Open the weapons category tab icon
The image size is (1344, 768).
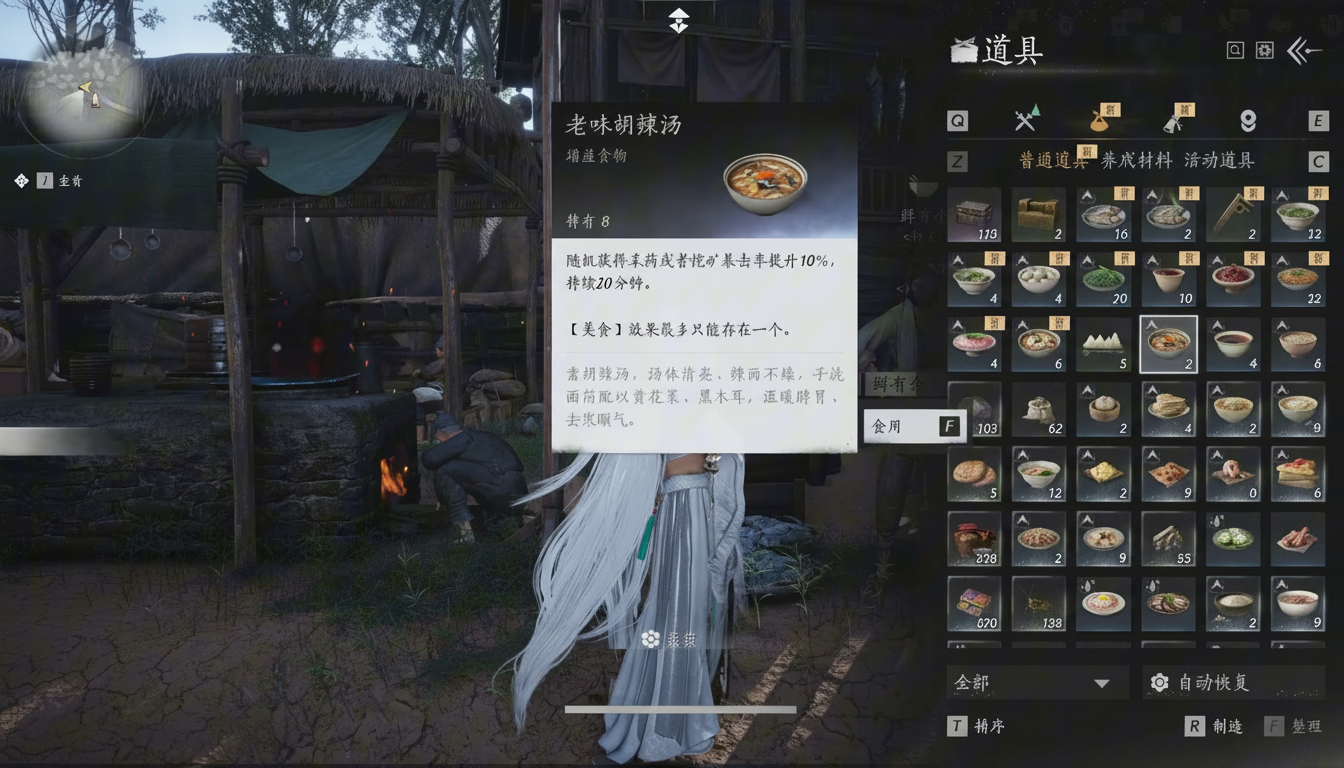[x=1025, y=119]
